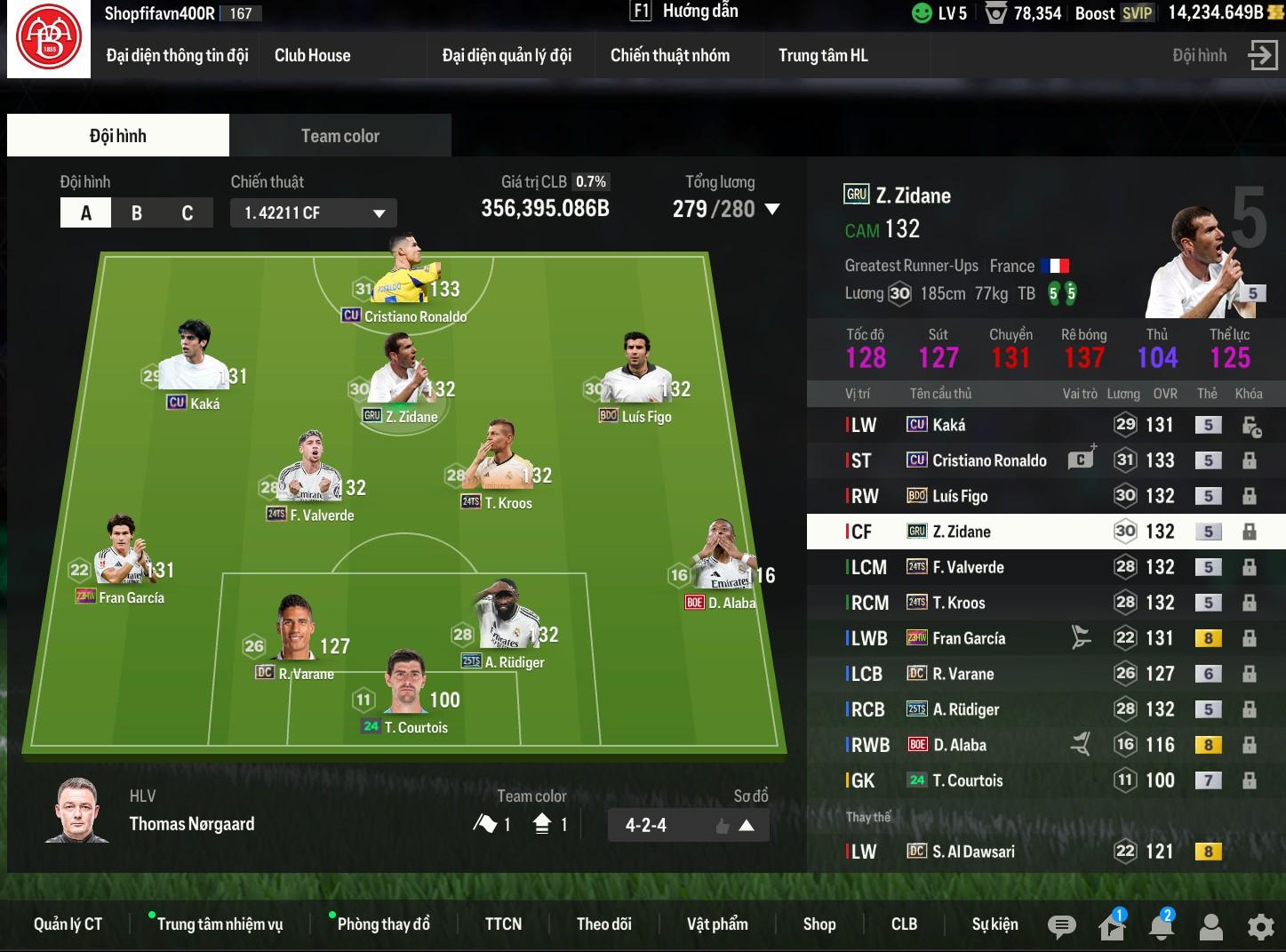The height and width of the screenshot is (952, 1286).
Task: Exit the Đội hình screen
Action: coord(1262,55)
